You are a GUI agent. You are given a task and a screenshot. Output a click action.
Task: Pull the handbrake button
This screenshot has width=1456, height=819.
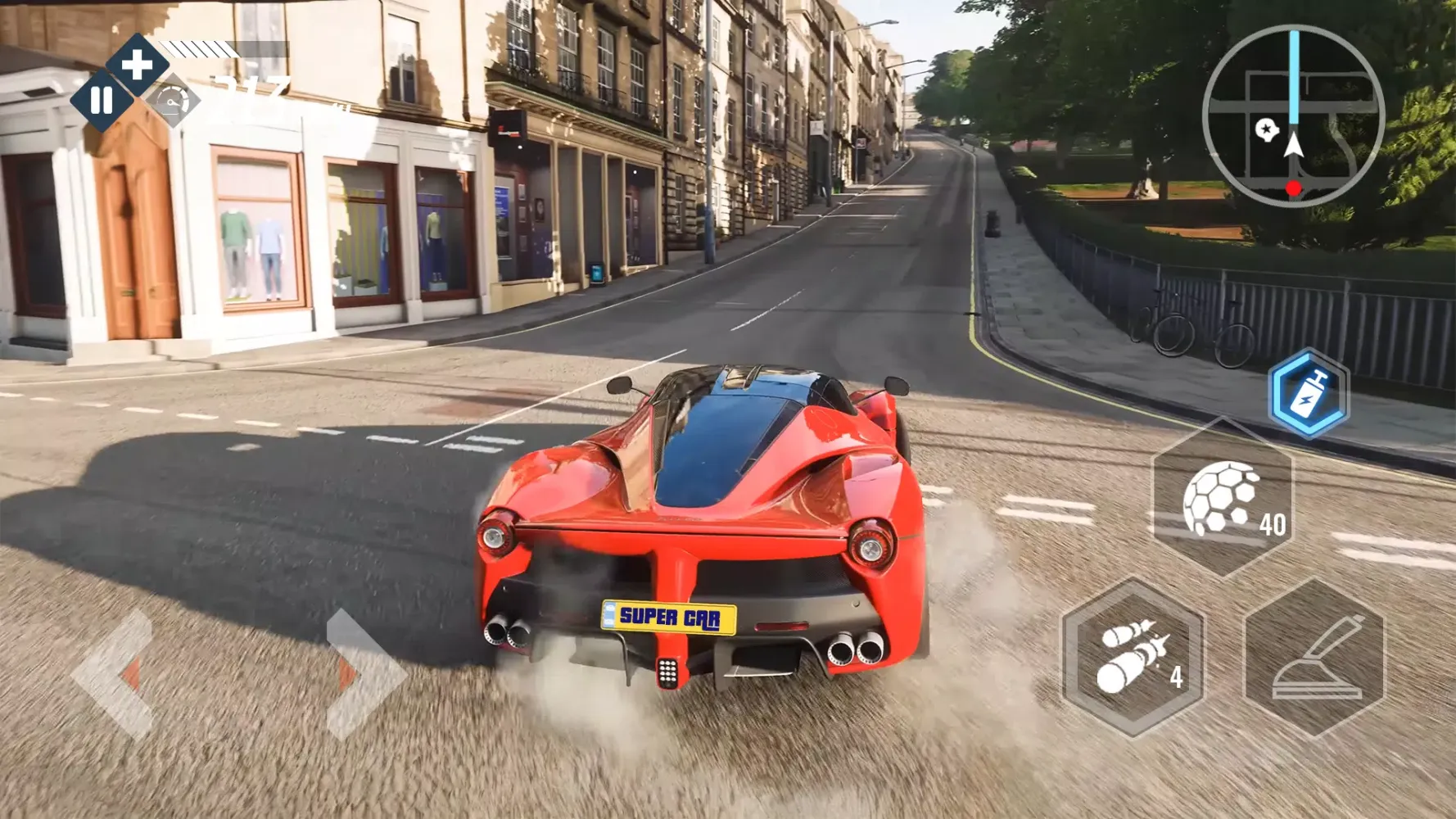coord(1314,658)
